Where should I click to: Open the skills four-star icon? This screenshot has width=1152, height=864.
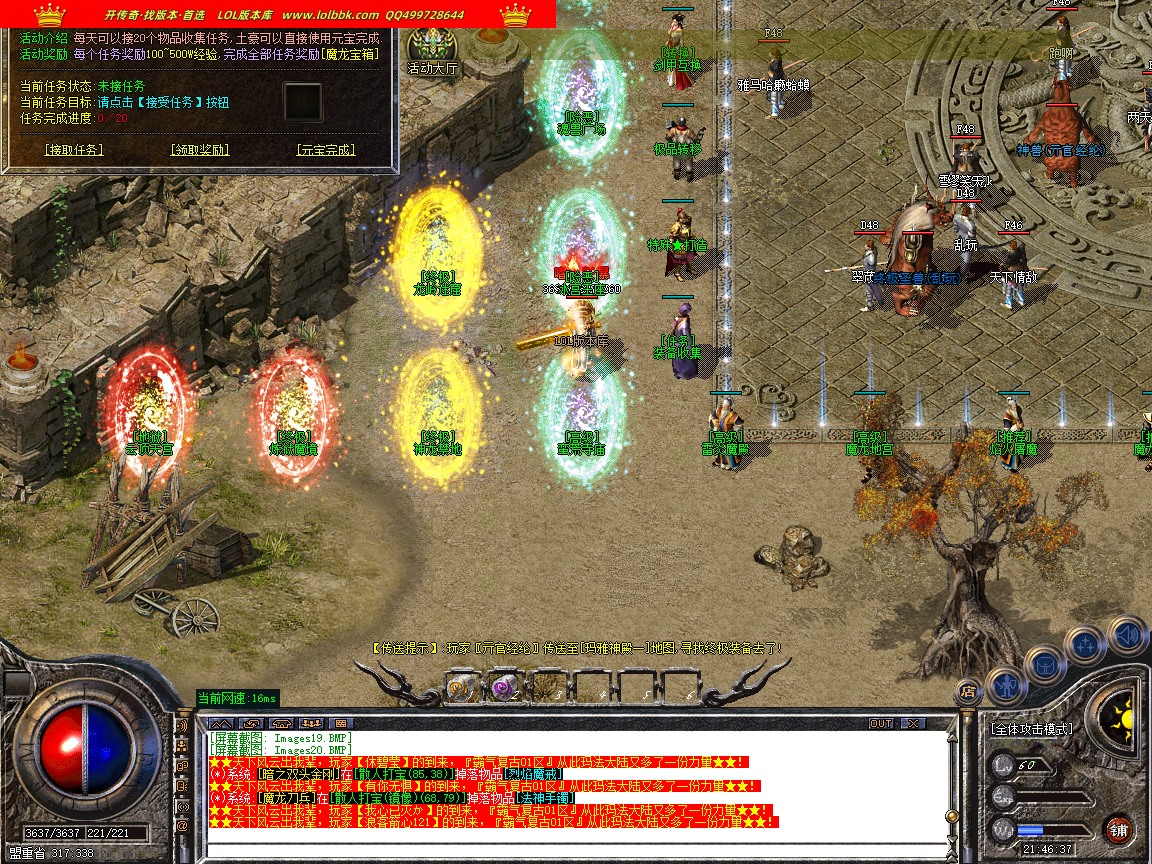click(1086, 645)
